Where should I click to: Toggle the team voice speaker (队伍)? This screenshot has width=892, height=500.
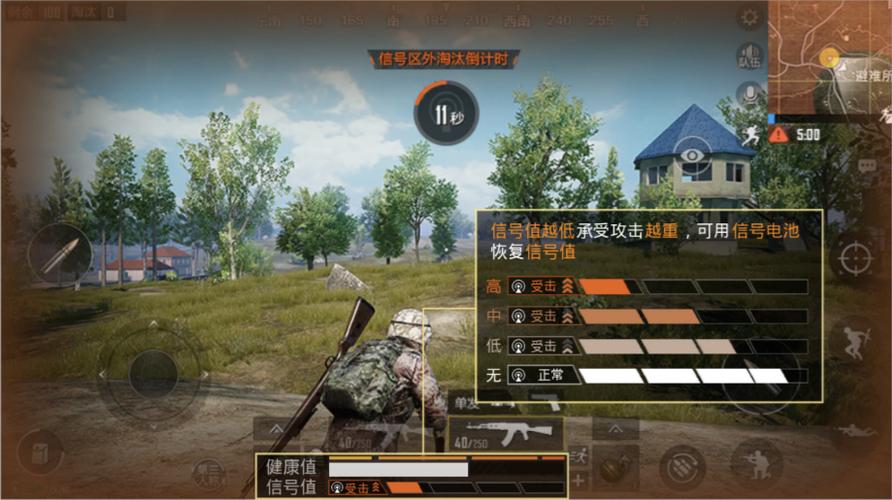tap(749, 56)
